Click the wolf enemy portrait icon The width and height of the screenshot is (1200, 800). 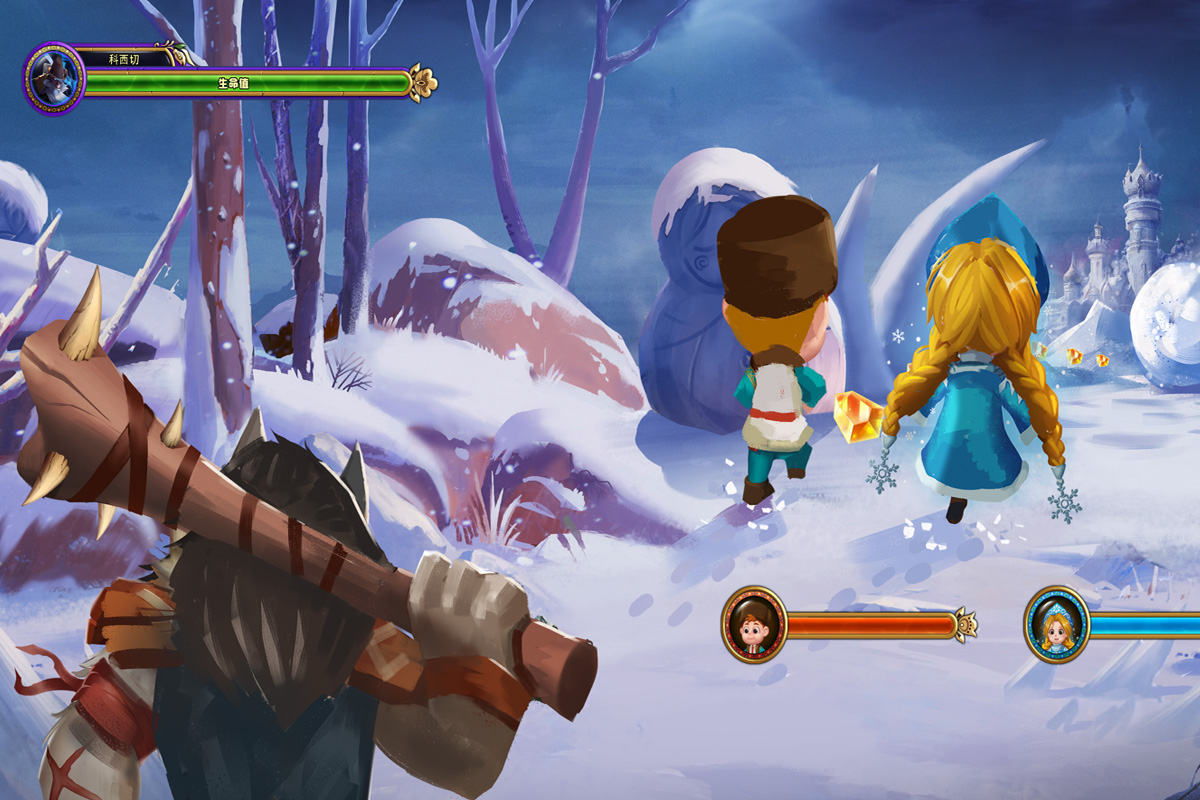(54, 78)
